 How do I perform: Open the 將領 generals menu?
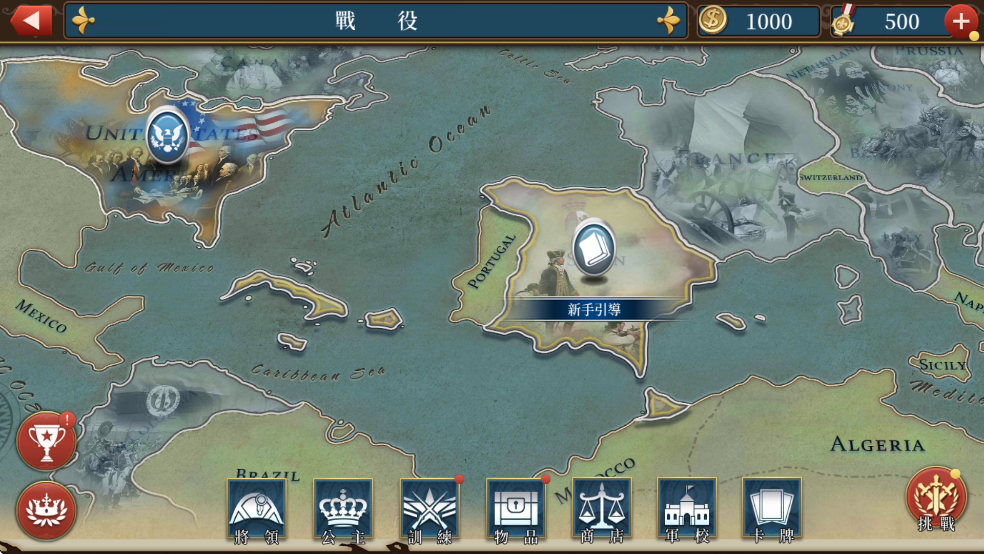(x=257, y=511)
